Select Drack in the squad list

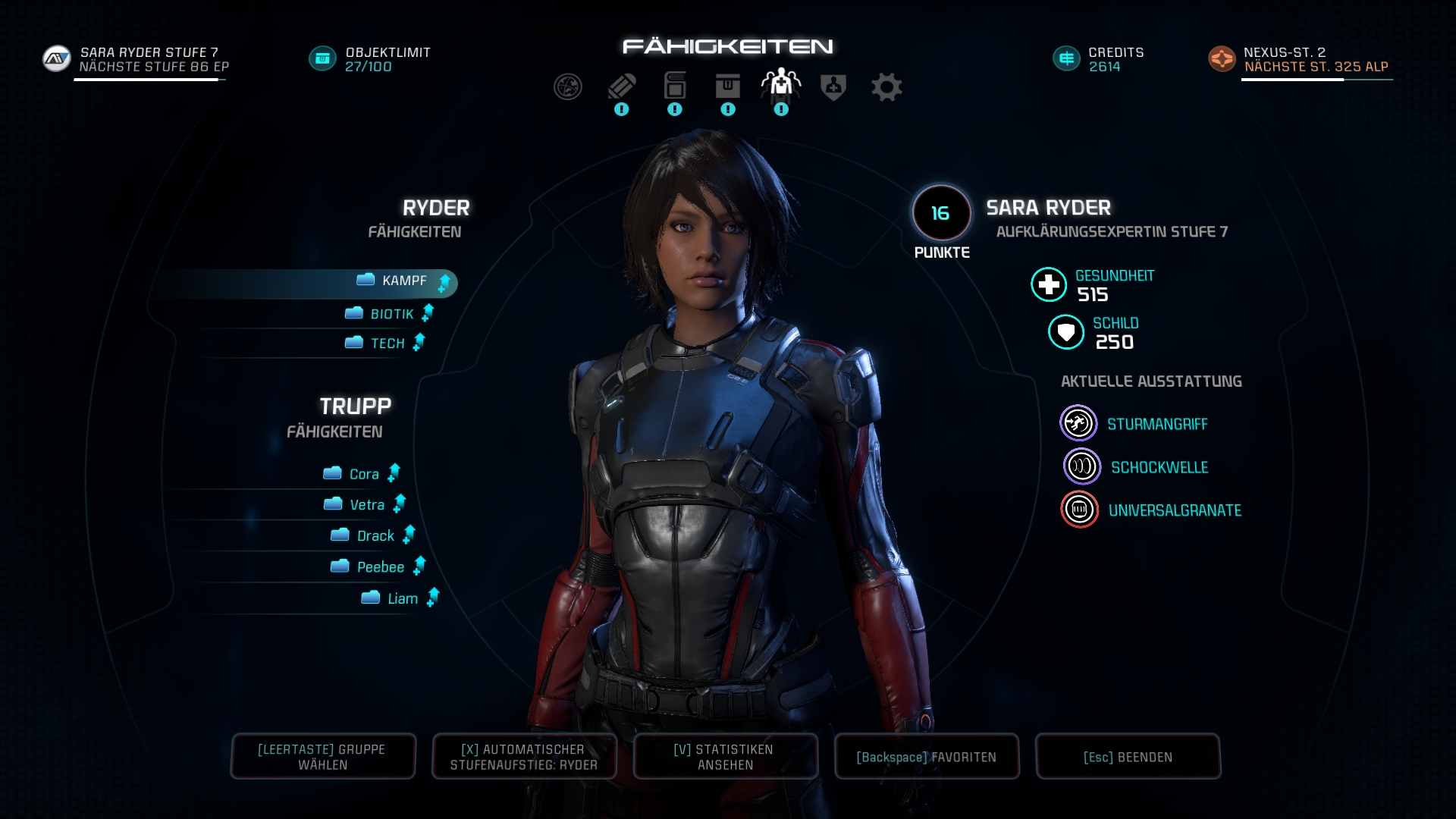[x=375, y=536]
